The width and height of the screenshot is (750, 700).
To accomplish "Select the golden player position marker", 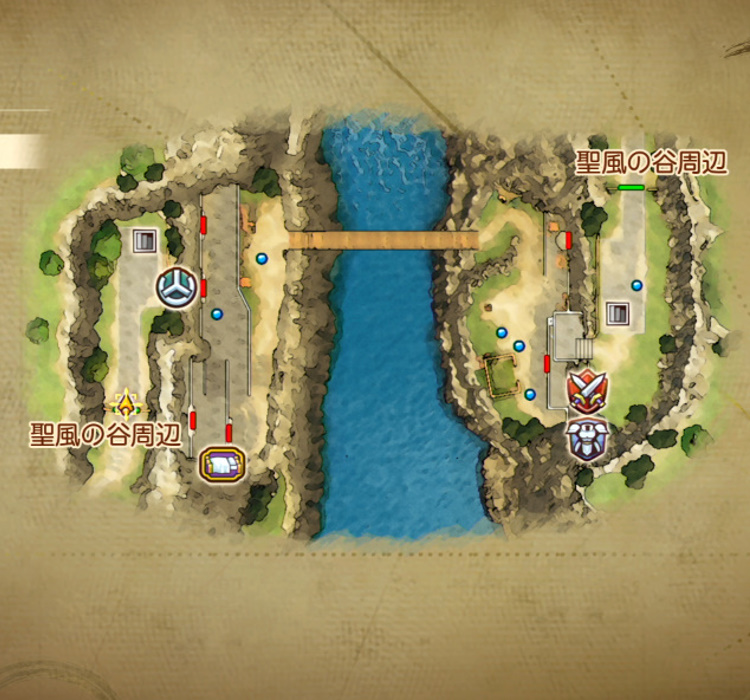I will tap(125, 405).
